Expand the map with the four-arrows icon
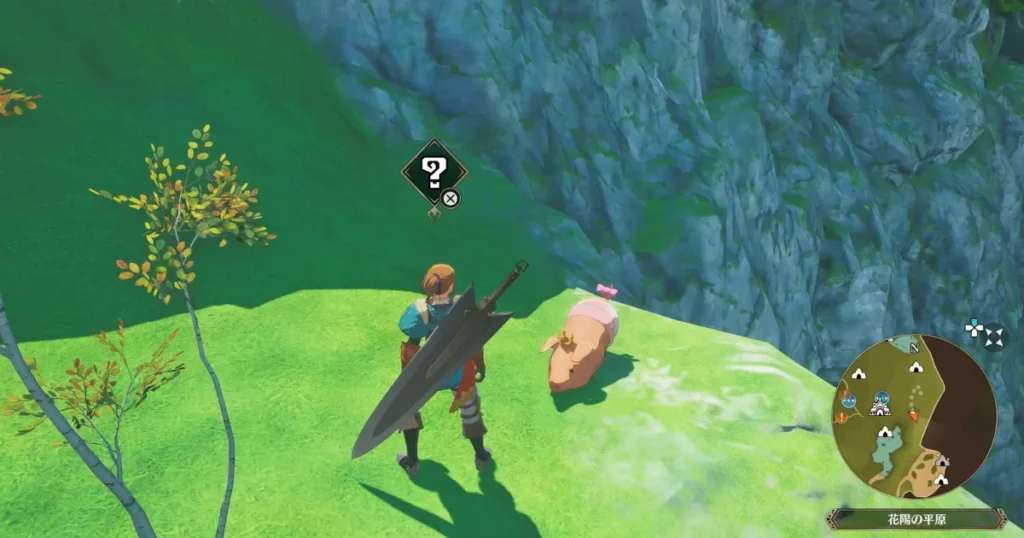Viewport: 1024px width, 538px height. [x=994, y=337]
